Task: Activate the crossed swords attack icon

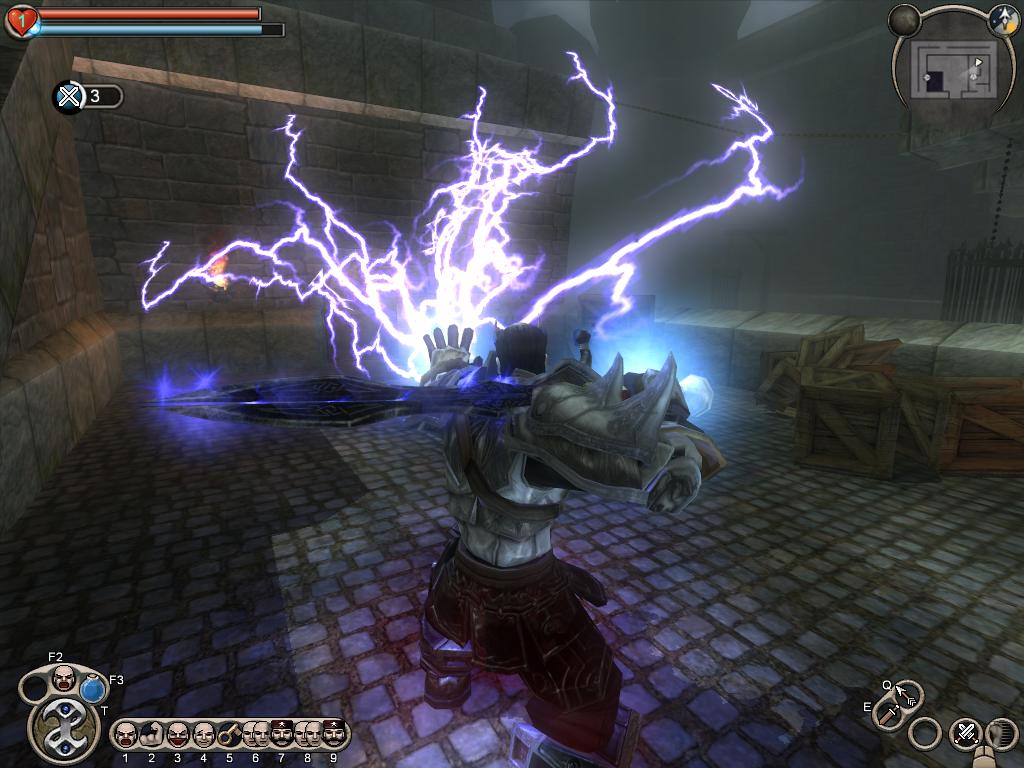Action: 966,733
